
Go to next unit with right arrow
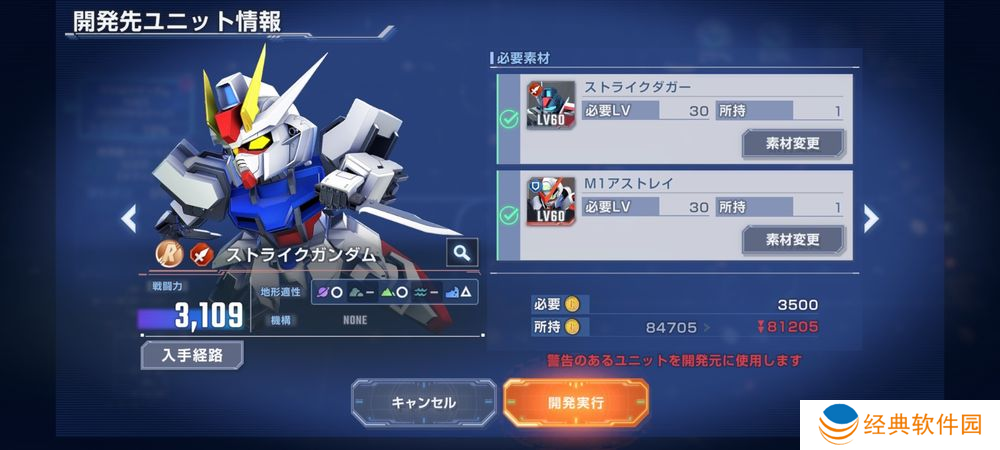(x=870, y=217)
